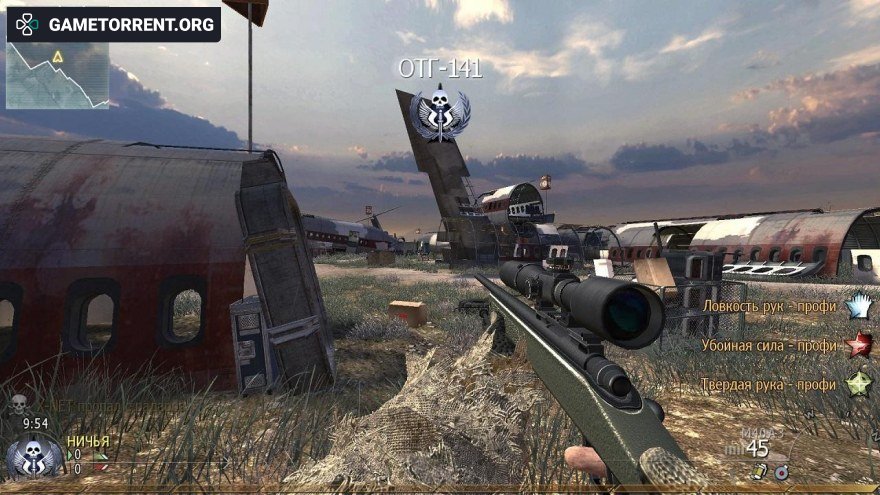Select the yellow grenade equipment icon
This screenshot has width=880, height=495.
click(760, 471)
